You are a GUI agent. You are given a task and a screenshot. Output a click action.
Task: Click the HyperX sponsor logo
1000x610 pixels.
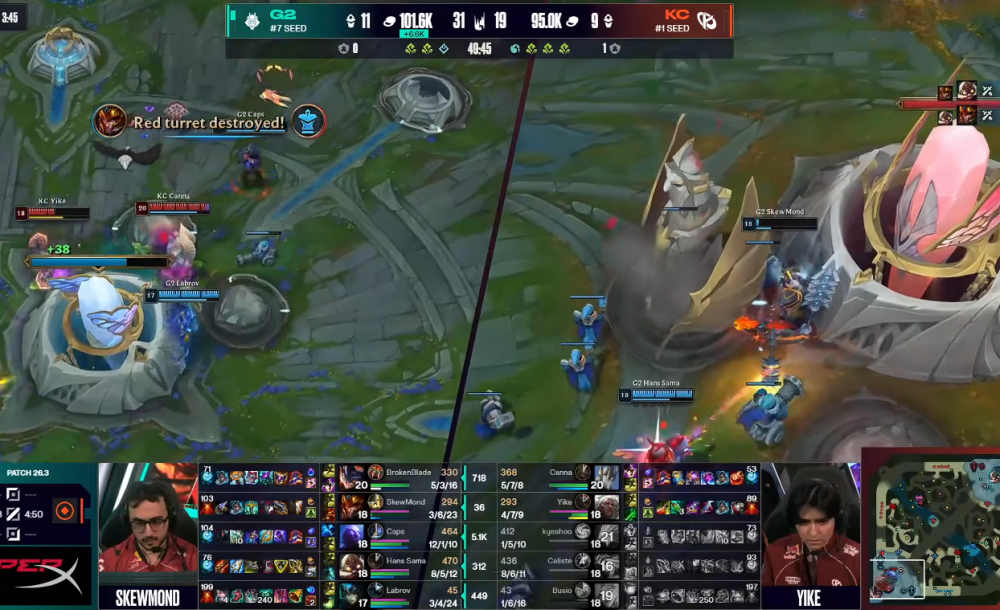coord(45,576)
